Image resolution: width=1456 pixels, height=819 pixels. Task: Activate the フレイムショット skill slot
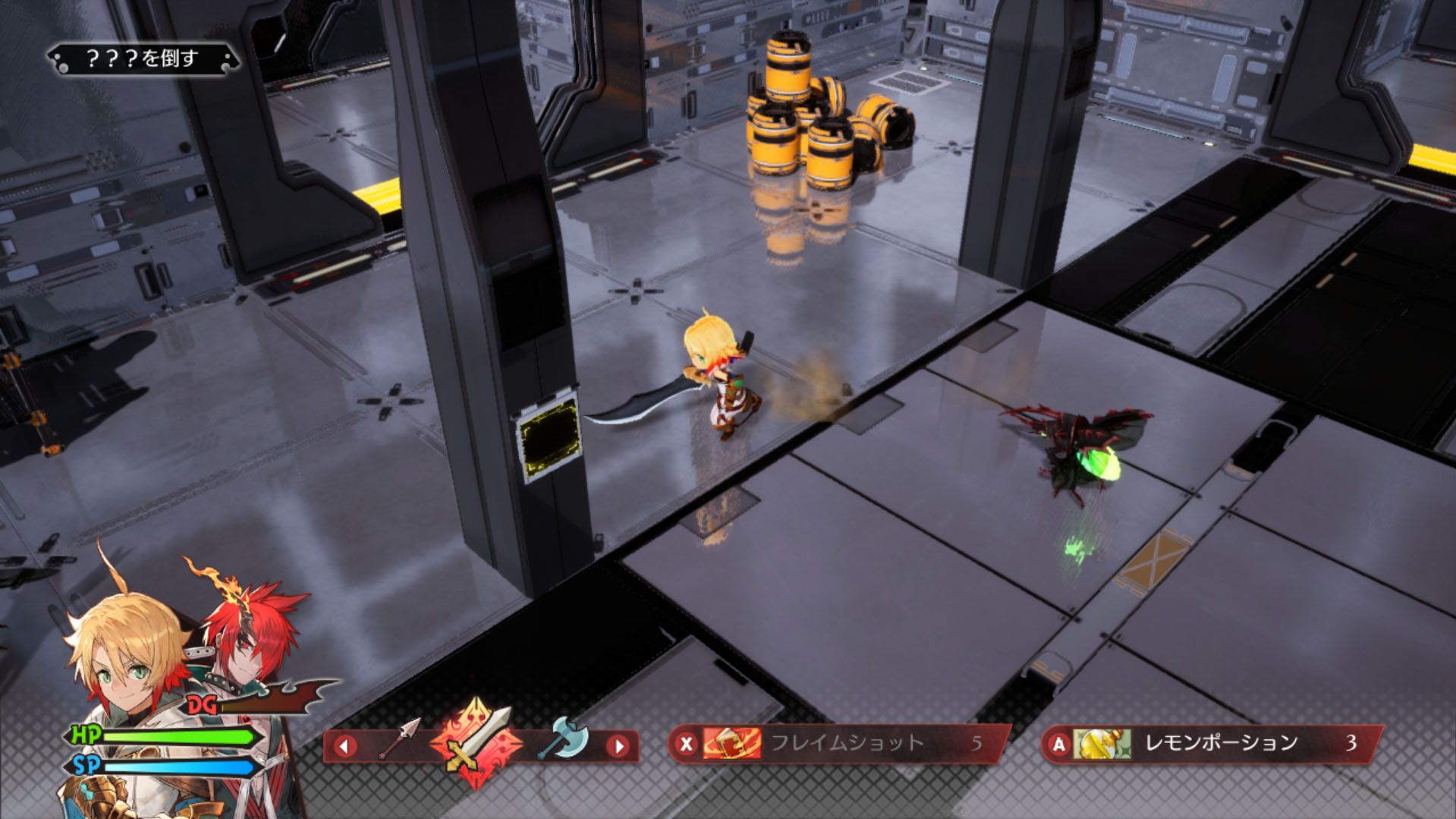click(838, 743)
